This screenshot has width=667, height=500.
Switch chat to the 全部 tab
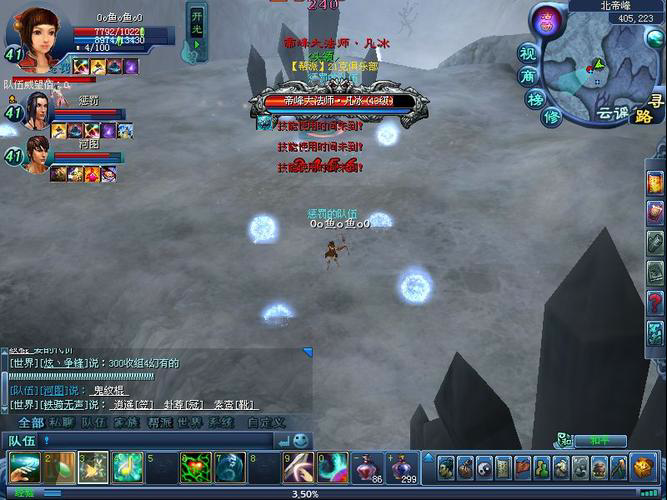coord(31,423)
